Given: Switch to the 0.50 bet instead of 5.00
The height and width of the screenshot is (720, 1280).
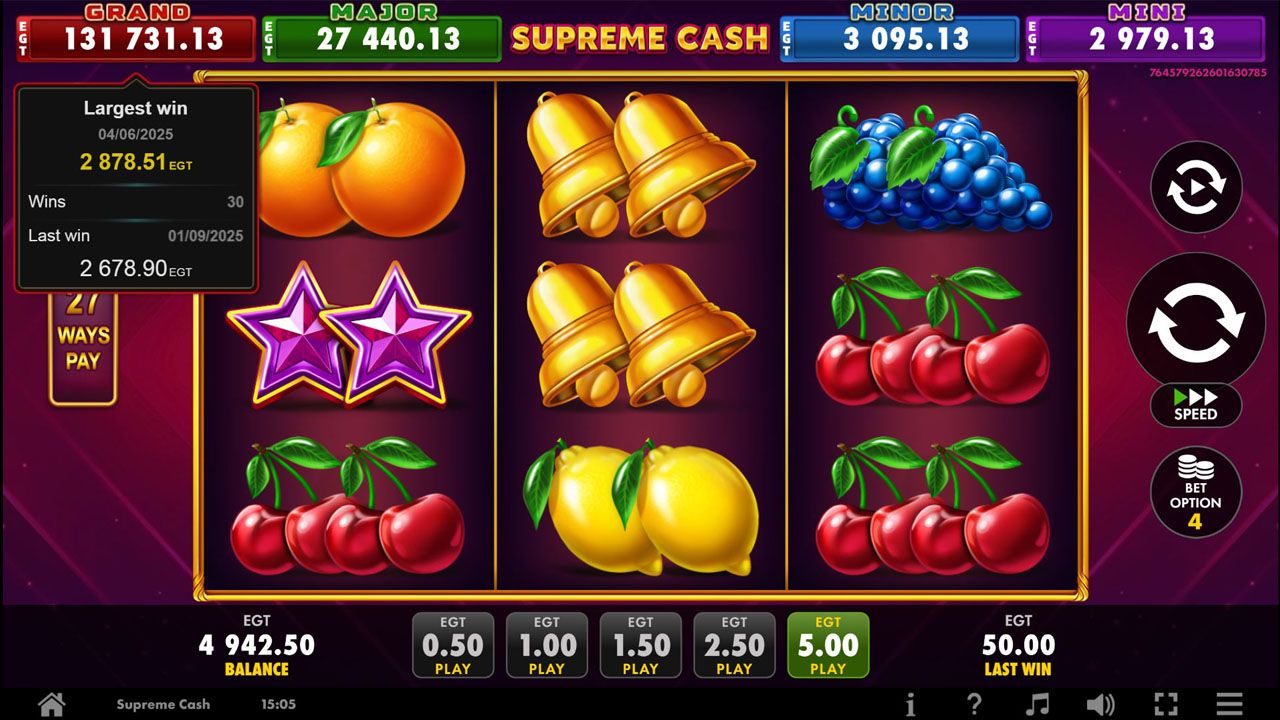Looking at the screenshot, I should [x=453, y=644].
